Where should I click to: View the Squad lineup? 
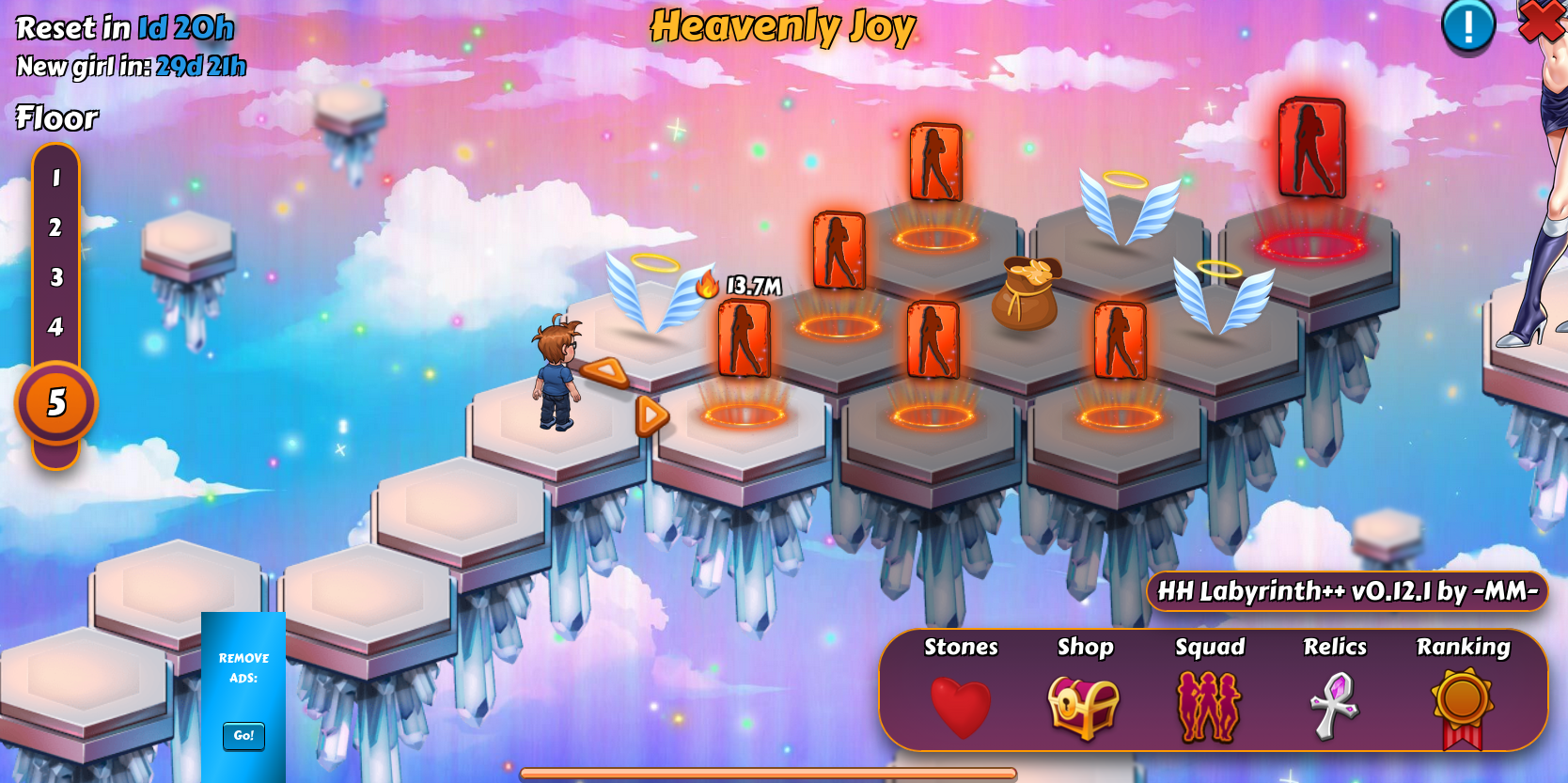(x=1209, y=707)
